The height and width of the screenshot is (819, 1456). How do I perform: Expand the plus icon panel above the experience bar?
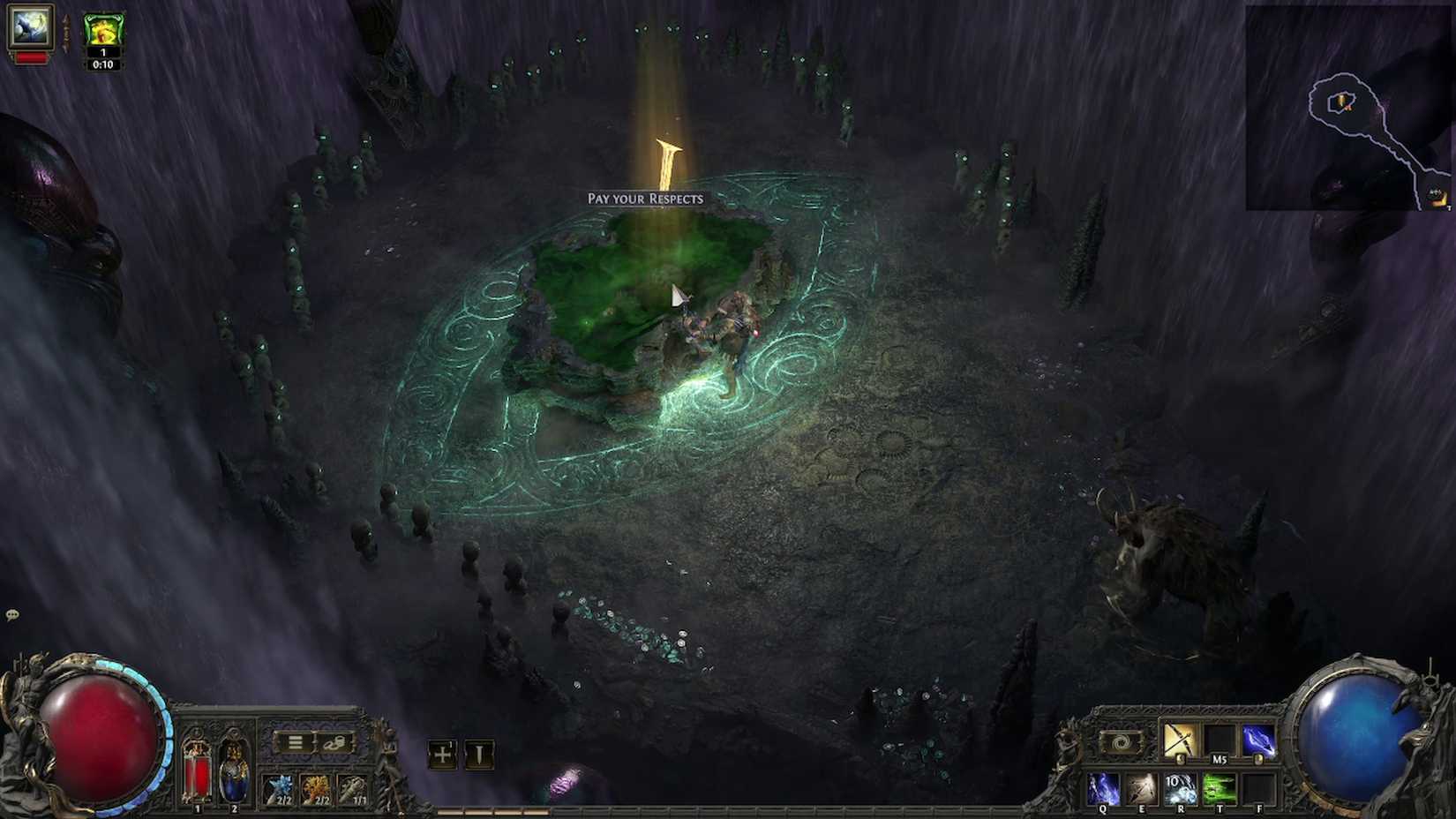[442, 755]
